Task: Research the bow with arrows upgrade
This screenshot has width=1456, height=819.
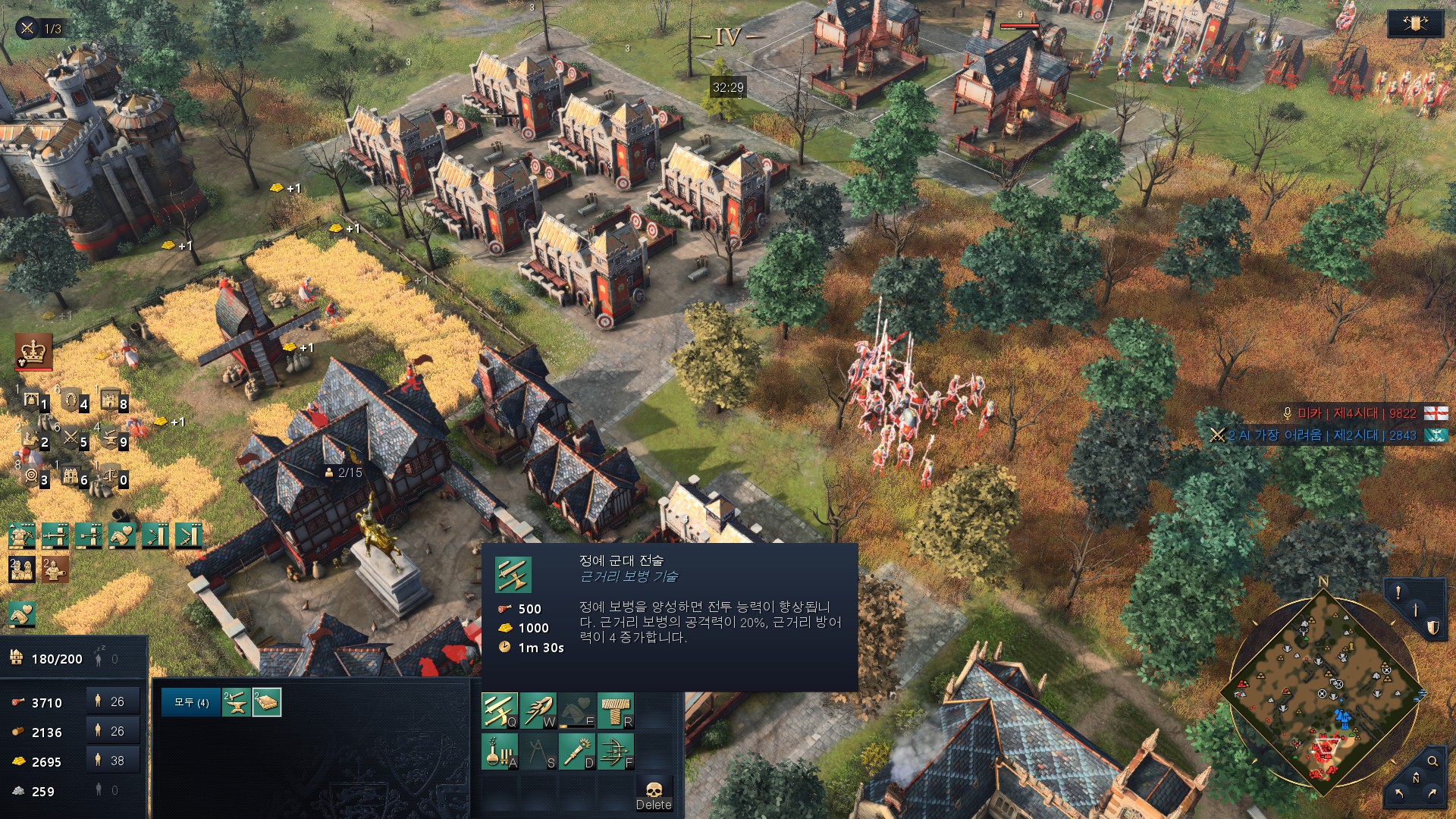Action: (x=615, y=752)
